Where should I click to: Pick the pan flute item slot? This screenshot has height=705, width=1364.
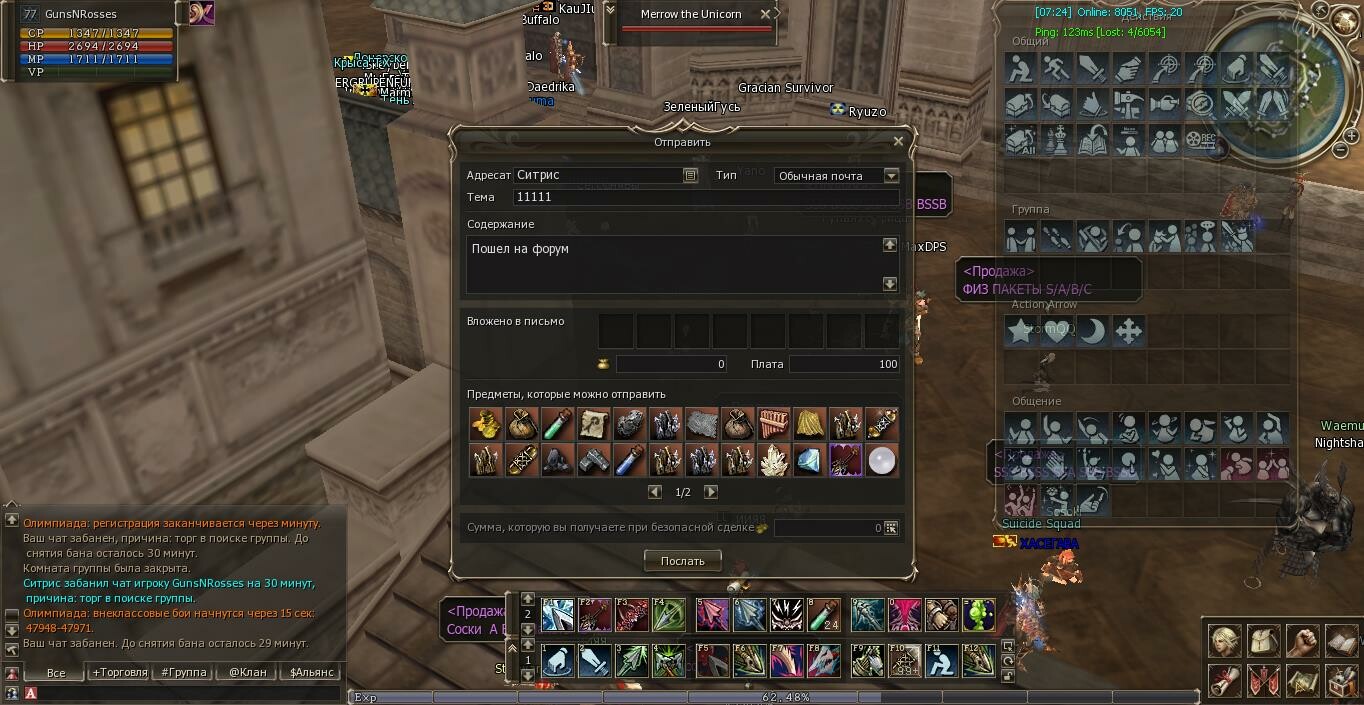point(773,424)
